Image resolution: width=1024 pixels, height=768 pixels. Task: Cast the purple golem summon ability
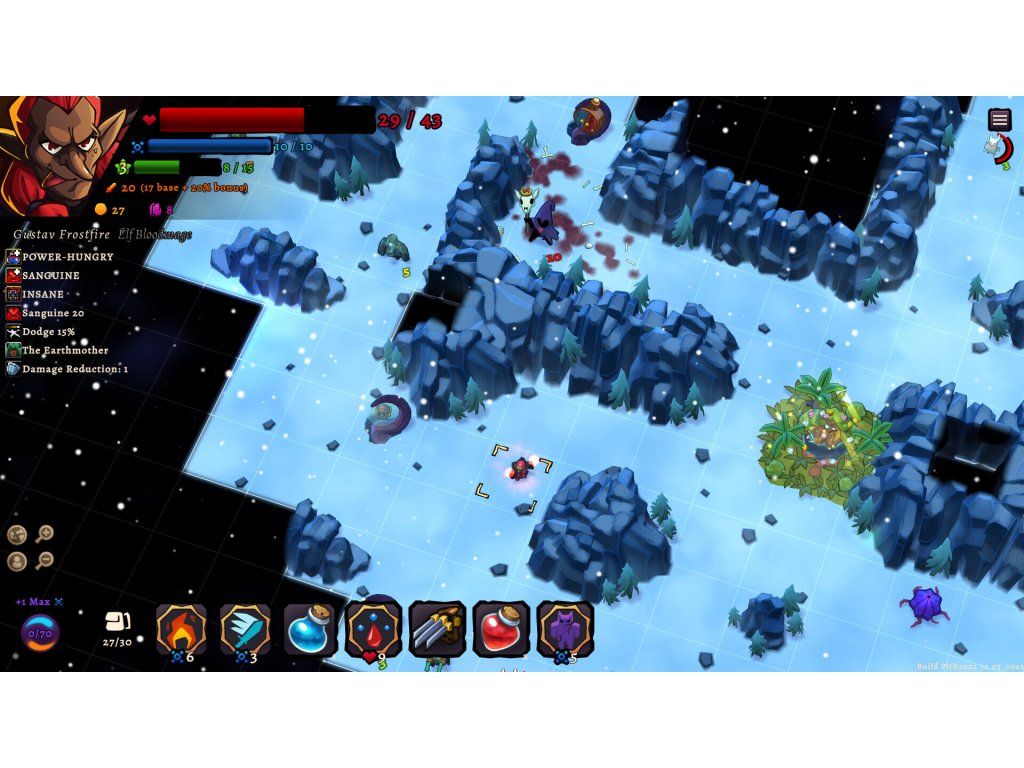click(x=565, y=629)
